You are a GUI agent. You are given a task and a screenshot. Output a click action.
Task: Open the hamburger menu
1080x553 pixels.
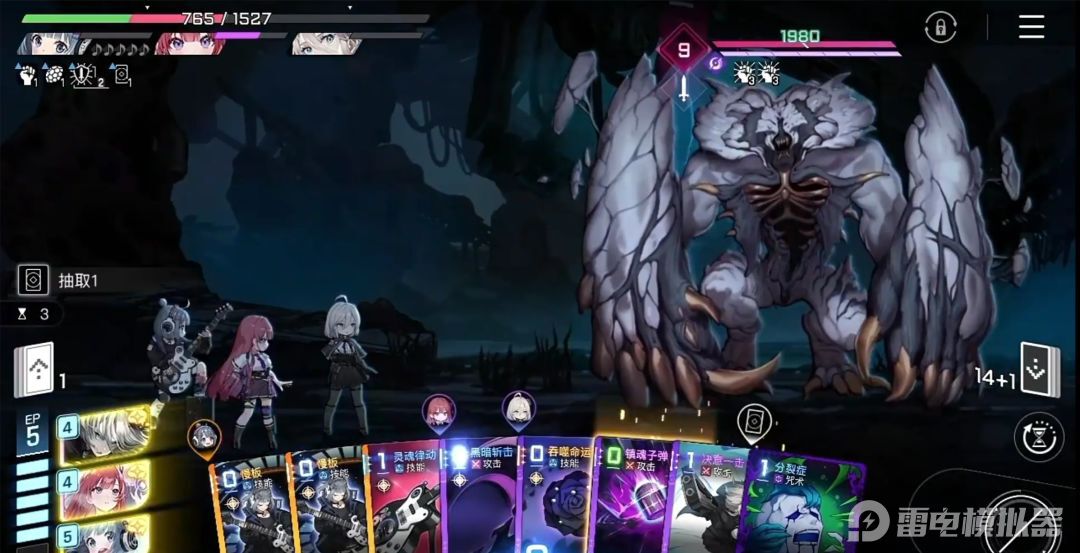tap(1031, 27)
